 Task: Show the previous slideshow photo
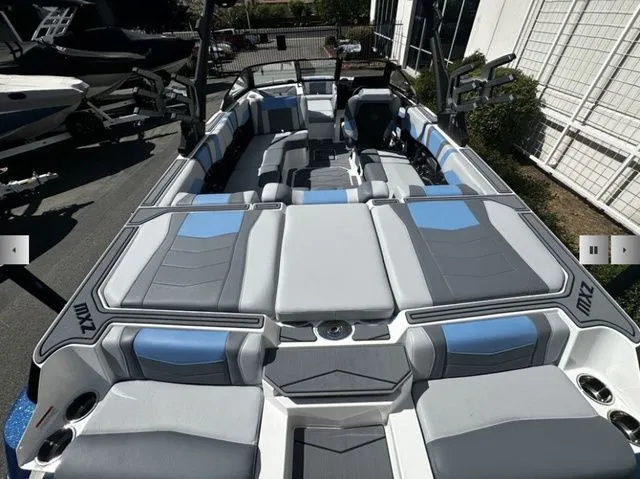pyautogui.click(x=14, y=249)
